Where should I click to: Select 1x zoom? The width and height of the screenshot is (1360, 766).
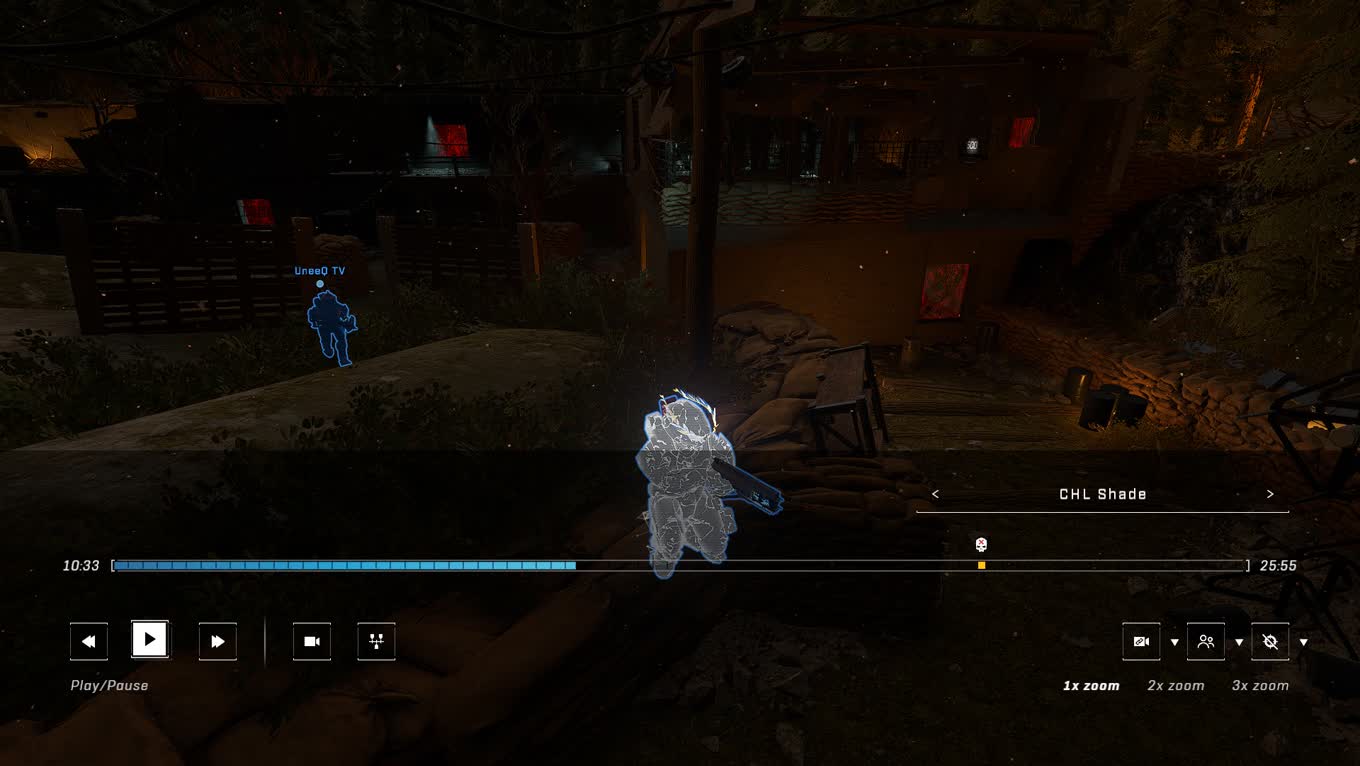tap(1091, 685)
